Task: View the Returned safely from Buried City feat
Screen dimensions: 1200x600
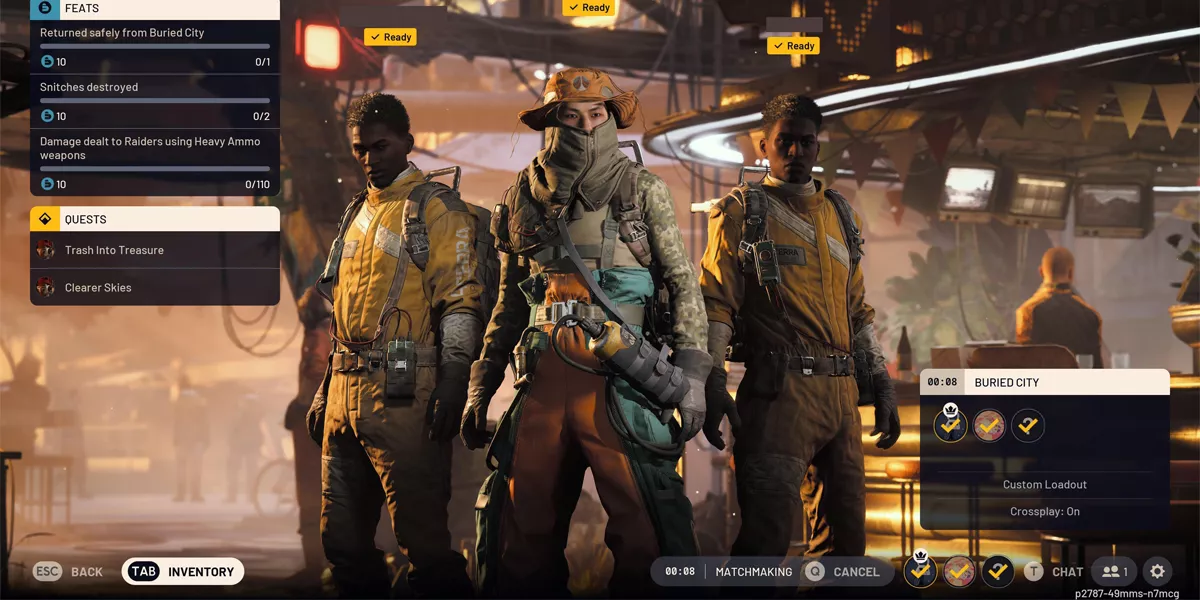Action: point(155,46)
